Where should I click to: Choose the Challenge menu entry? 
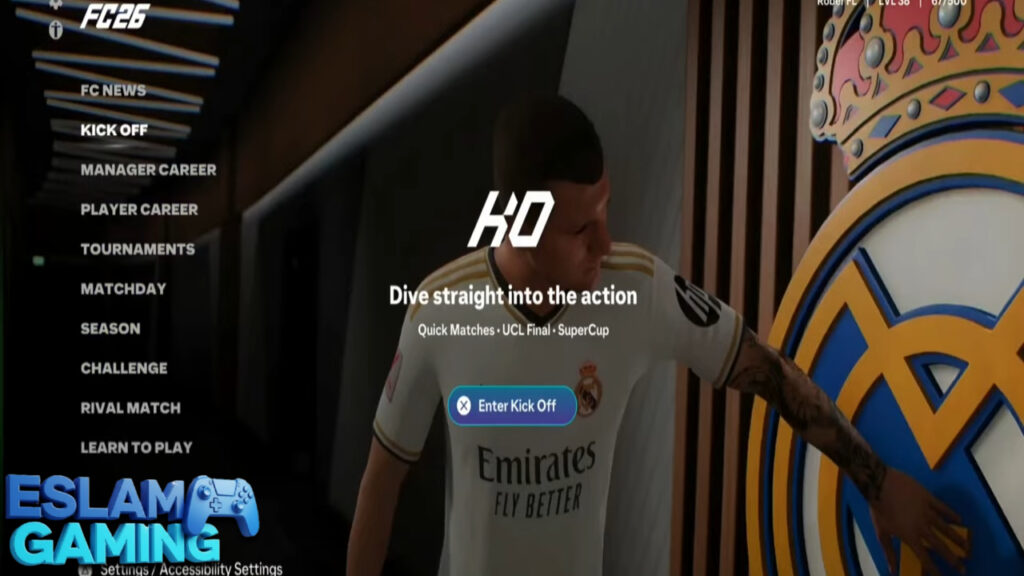[x=124, y=368]
